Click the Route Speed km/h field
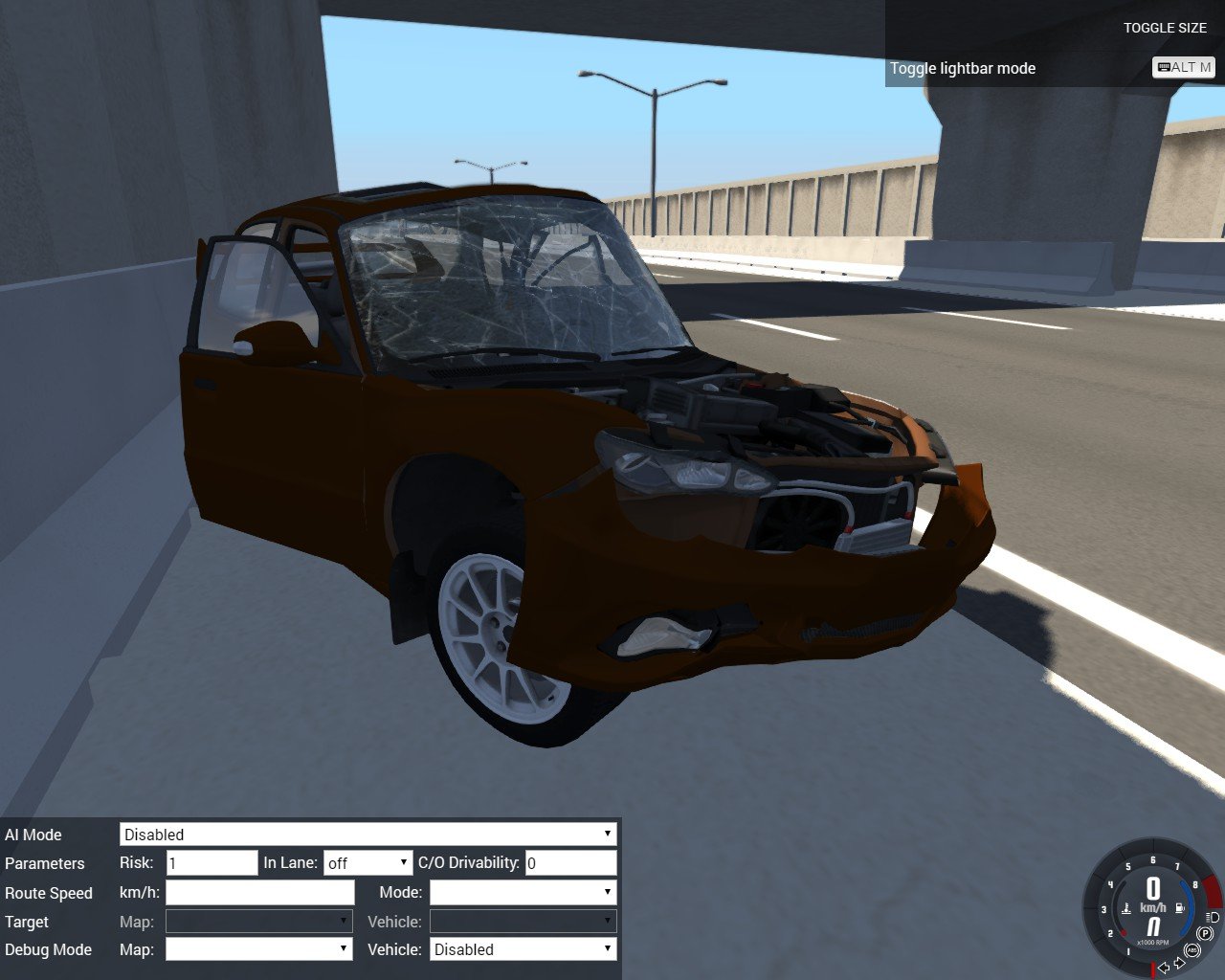Image resolution: width=1225 pixels, height=980 pixels. (x=260, y=893)
